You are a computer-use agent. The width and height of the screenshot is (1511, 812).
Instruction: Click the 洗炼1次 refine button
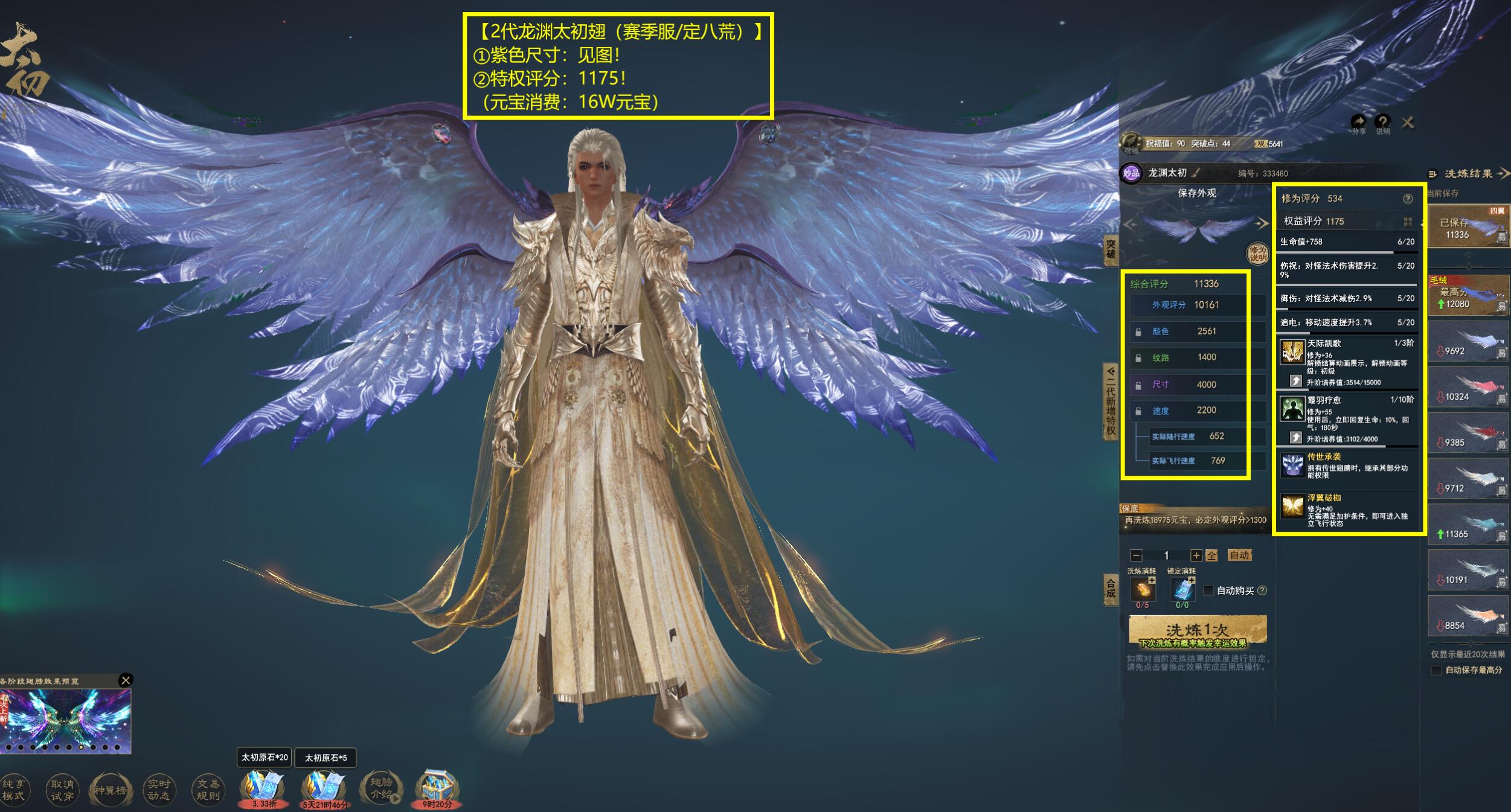point(1197,631)
